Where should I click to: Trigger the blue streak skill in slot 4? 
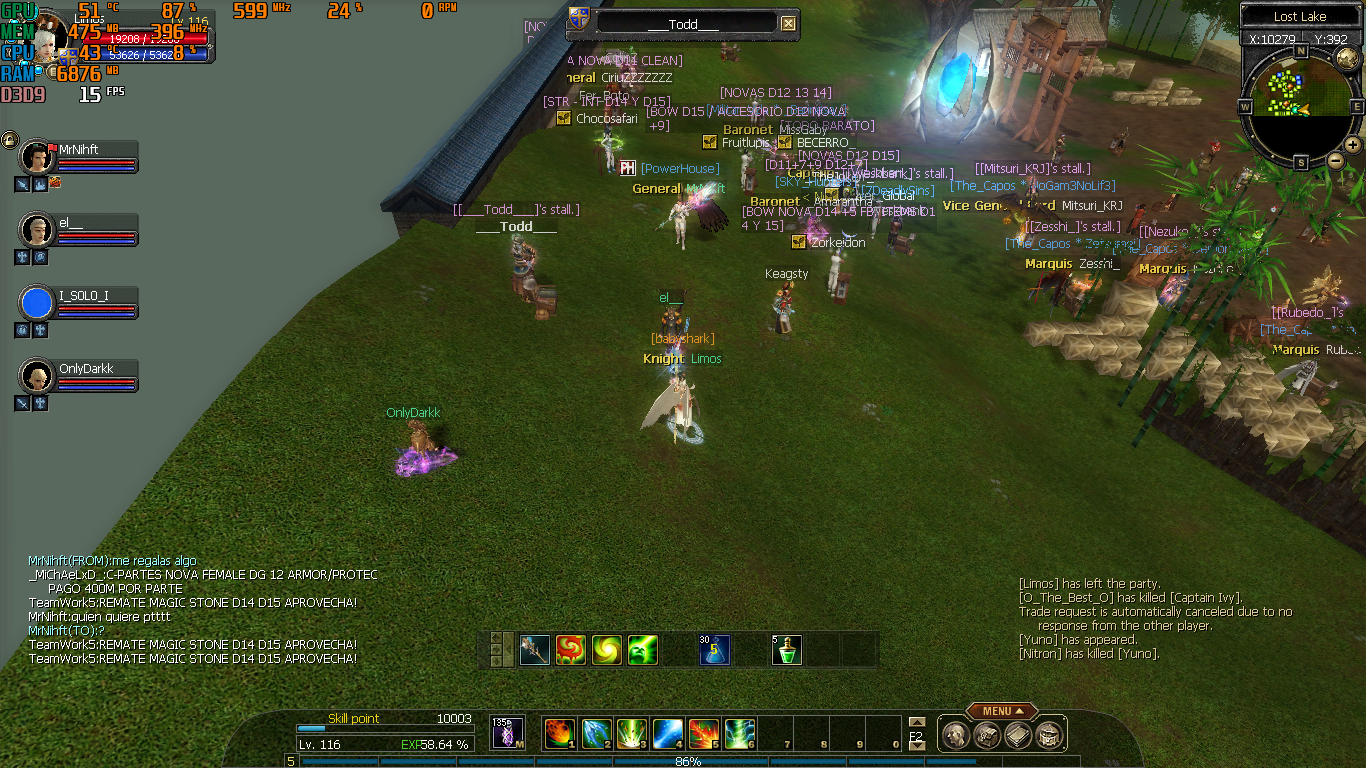tap(668, 734)
